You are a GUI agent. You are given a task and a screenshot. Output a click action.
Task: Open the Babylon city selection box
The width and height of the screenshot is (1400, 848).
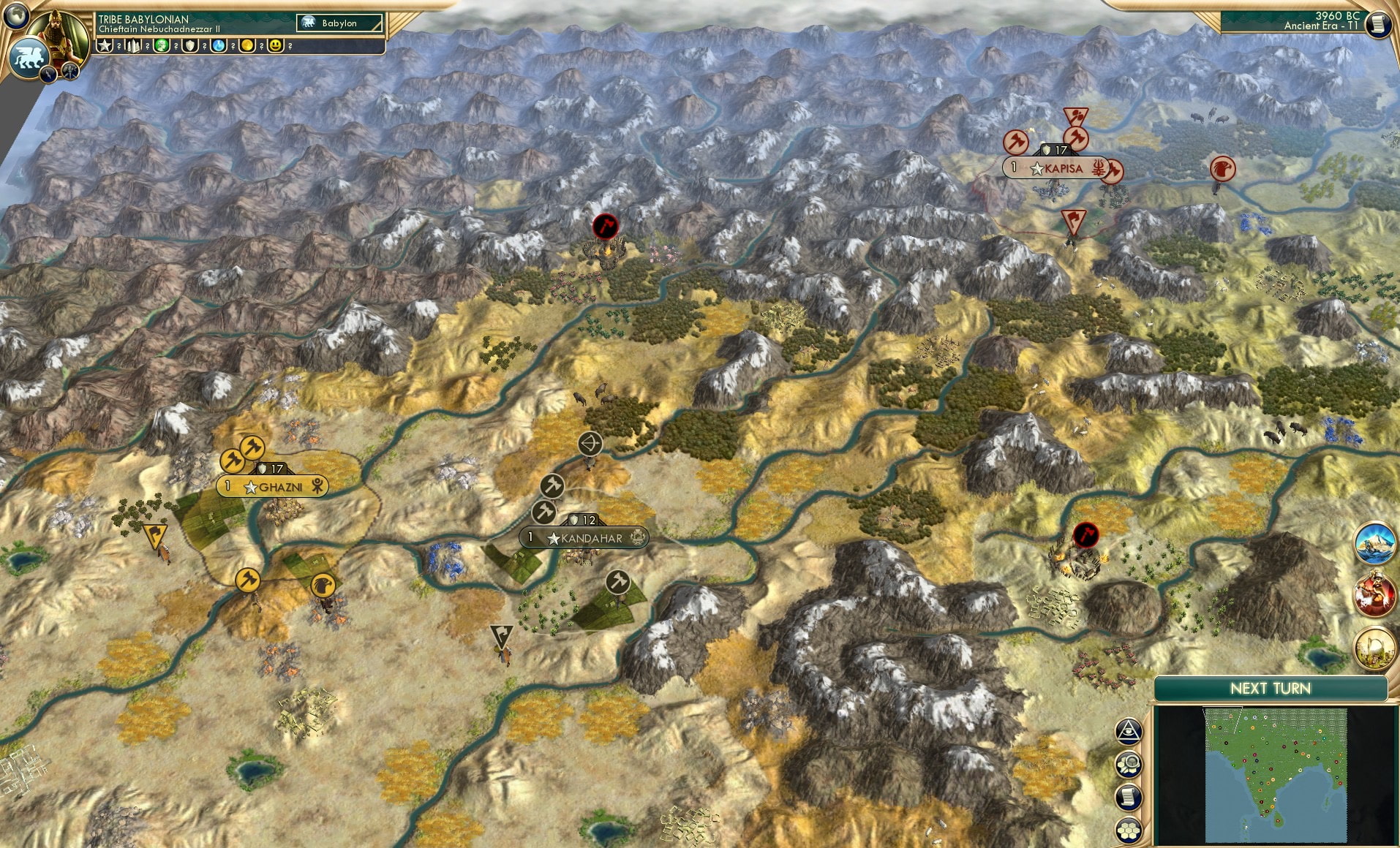340,23
